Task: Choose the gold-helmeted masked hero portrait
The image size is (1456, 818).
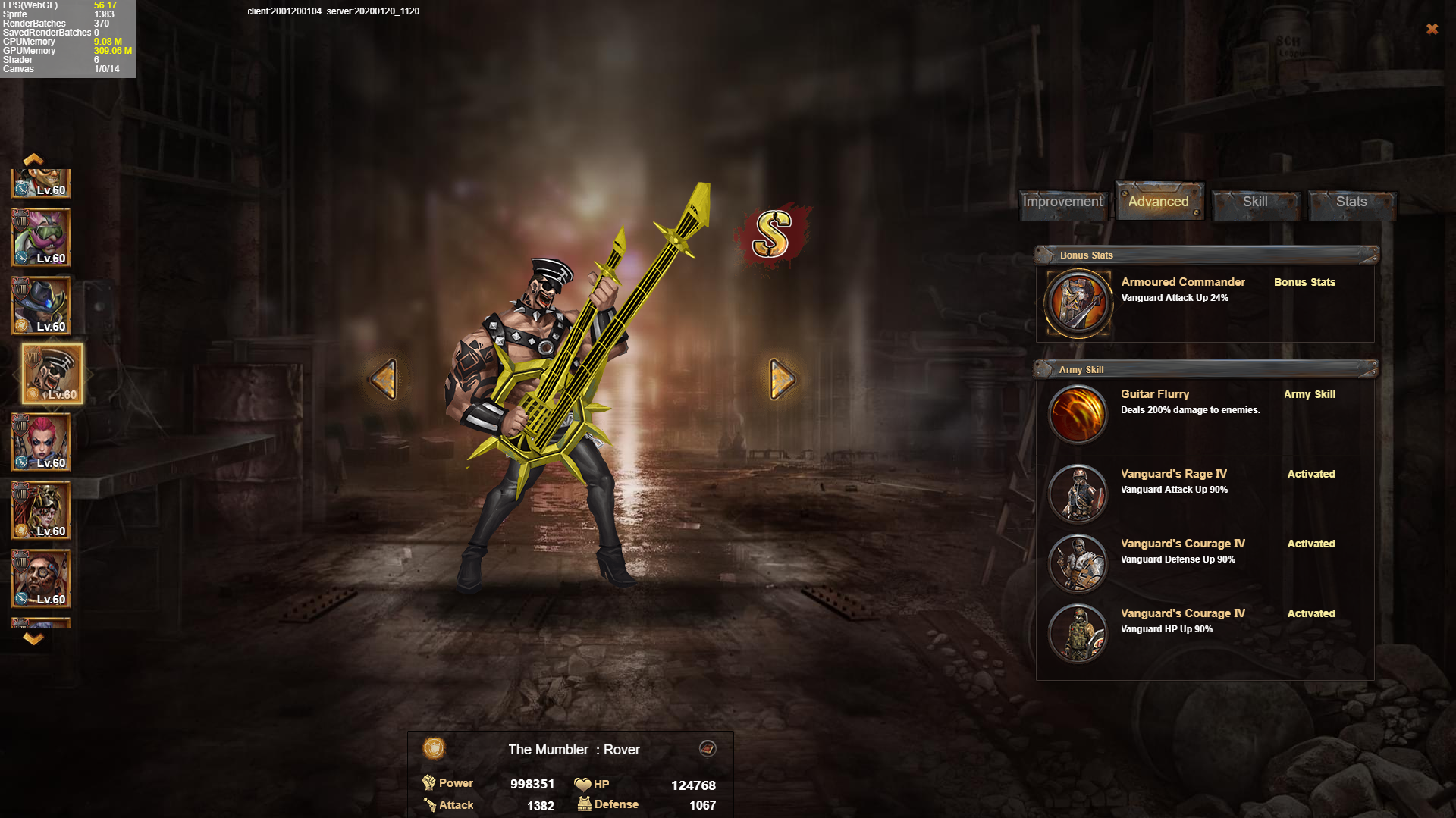Action: tap(41, 510)
